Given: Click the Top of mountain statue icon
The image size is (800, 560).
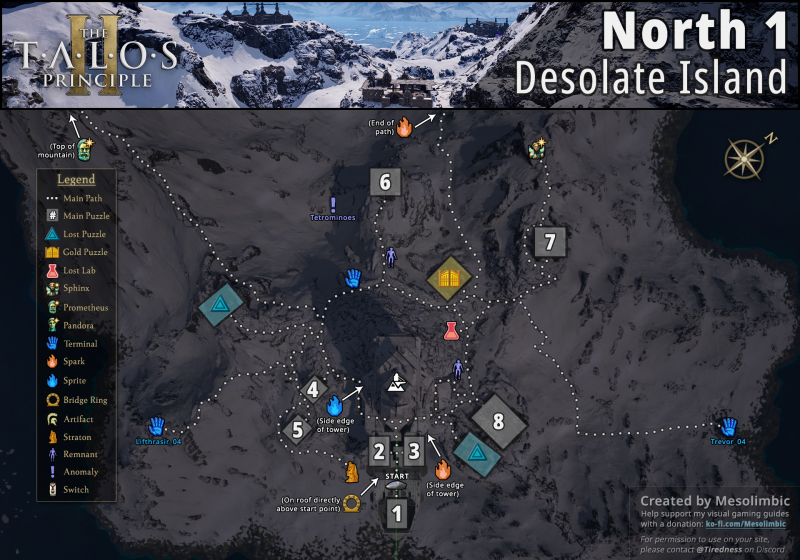Looking at the screenshot, I should pyautogui.click(x=86, y=151).
